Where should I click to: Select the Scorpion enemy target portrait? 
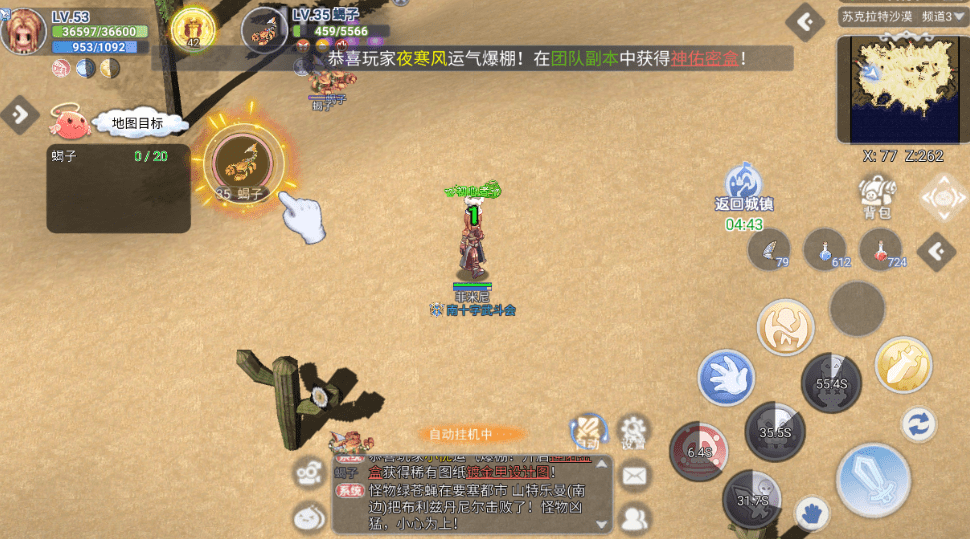[265, 30]
